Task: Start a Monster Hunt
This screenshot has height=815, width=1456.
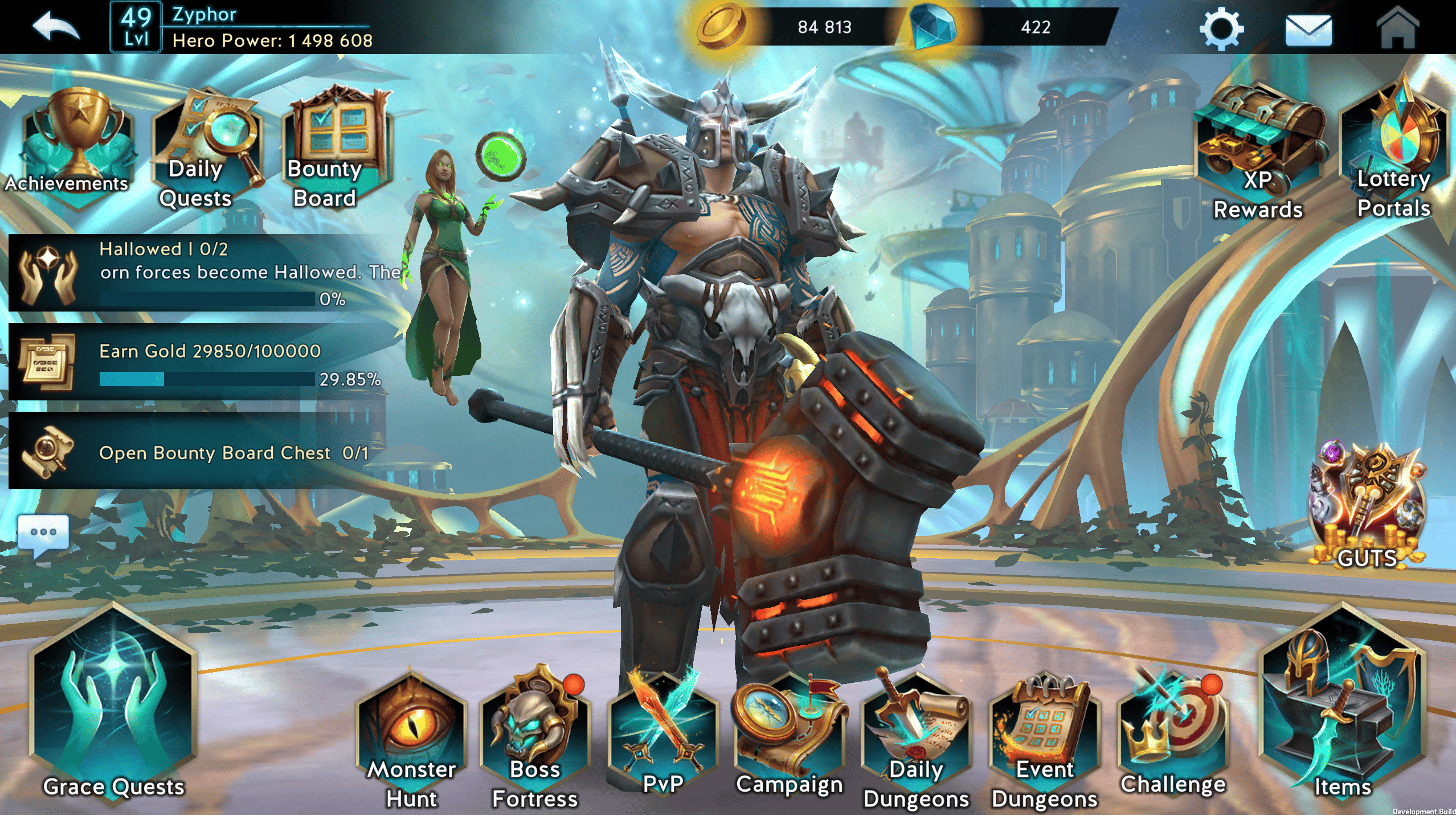Action: 412,740
